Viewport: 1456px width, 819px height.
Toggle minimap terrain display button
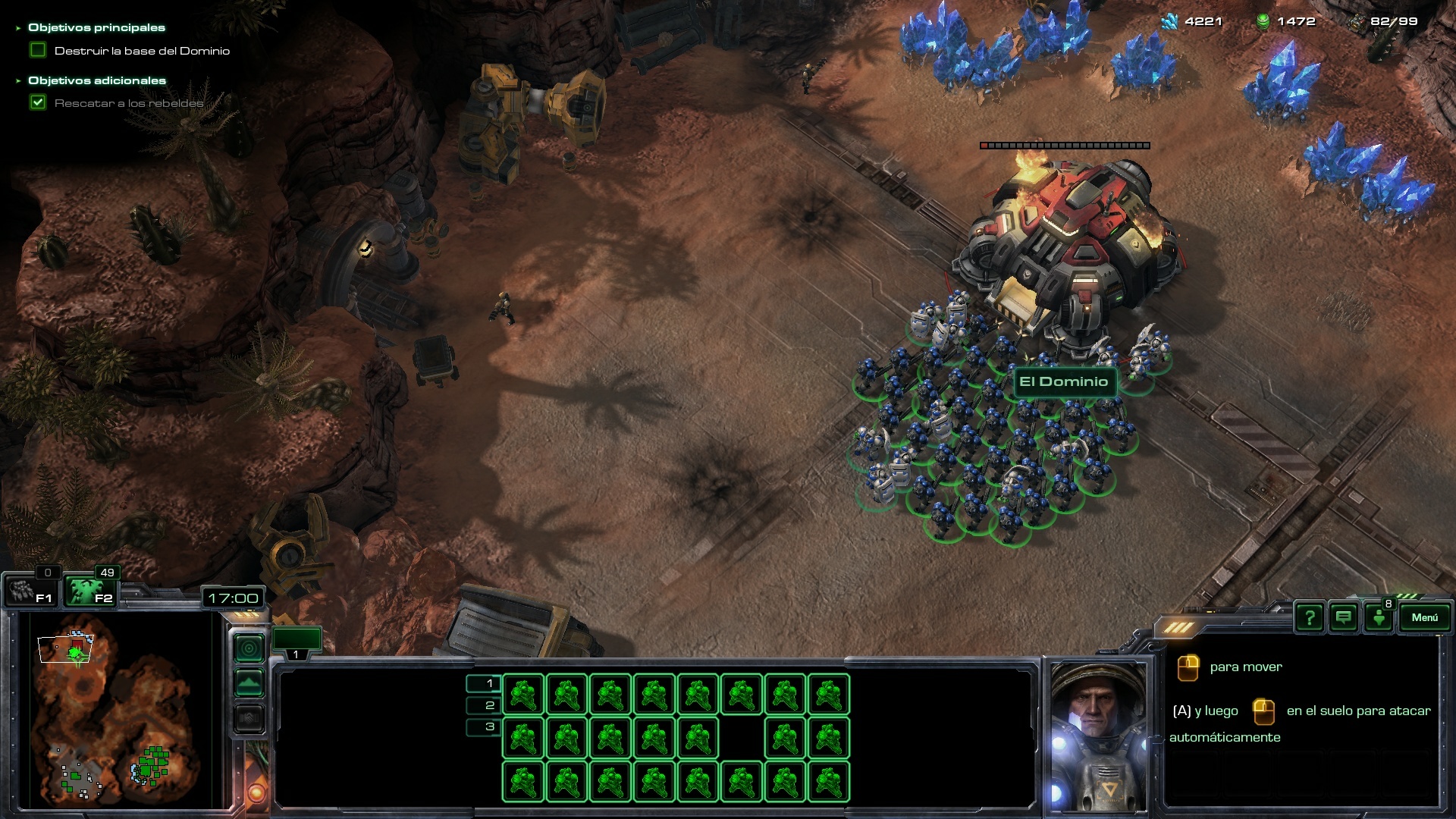click(x=249, y=683)
